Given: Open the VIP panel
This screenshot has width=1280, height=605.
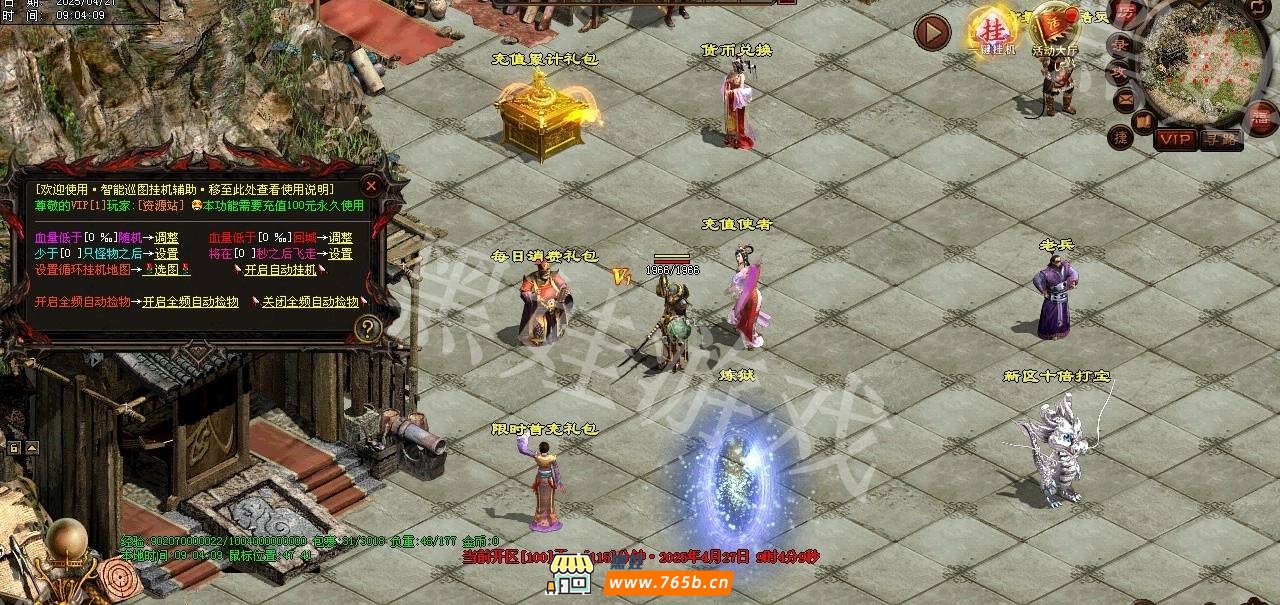Looking at the screenshot, I should click(1174, 140).
